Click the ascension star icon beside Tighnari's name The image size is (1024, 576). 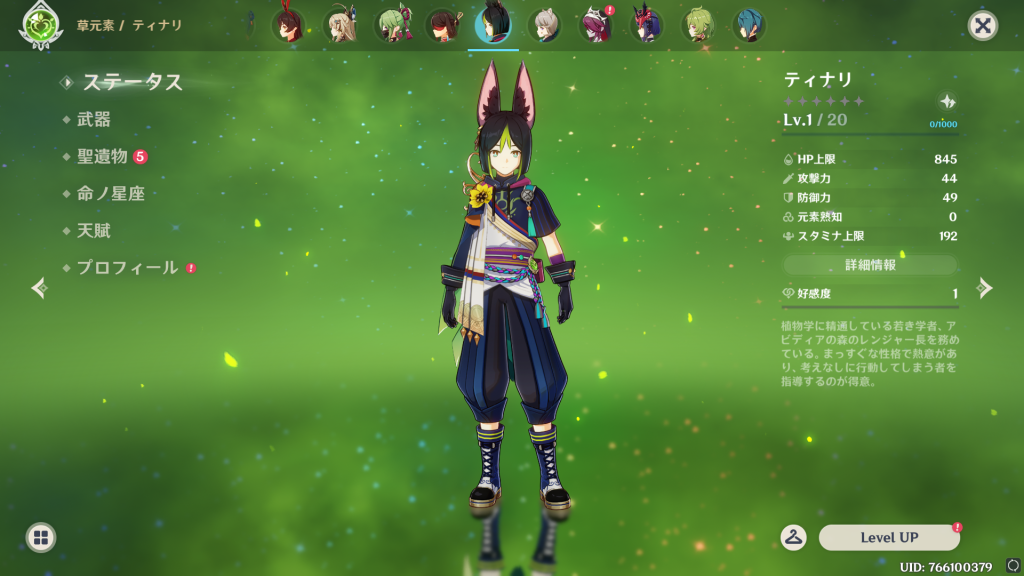point(946,101)
